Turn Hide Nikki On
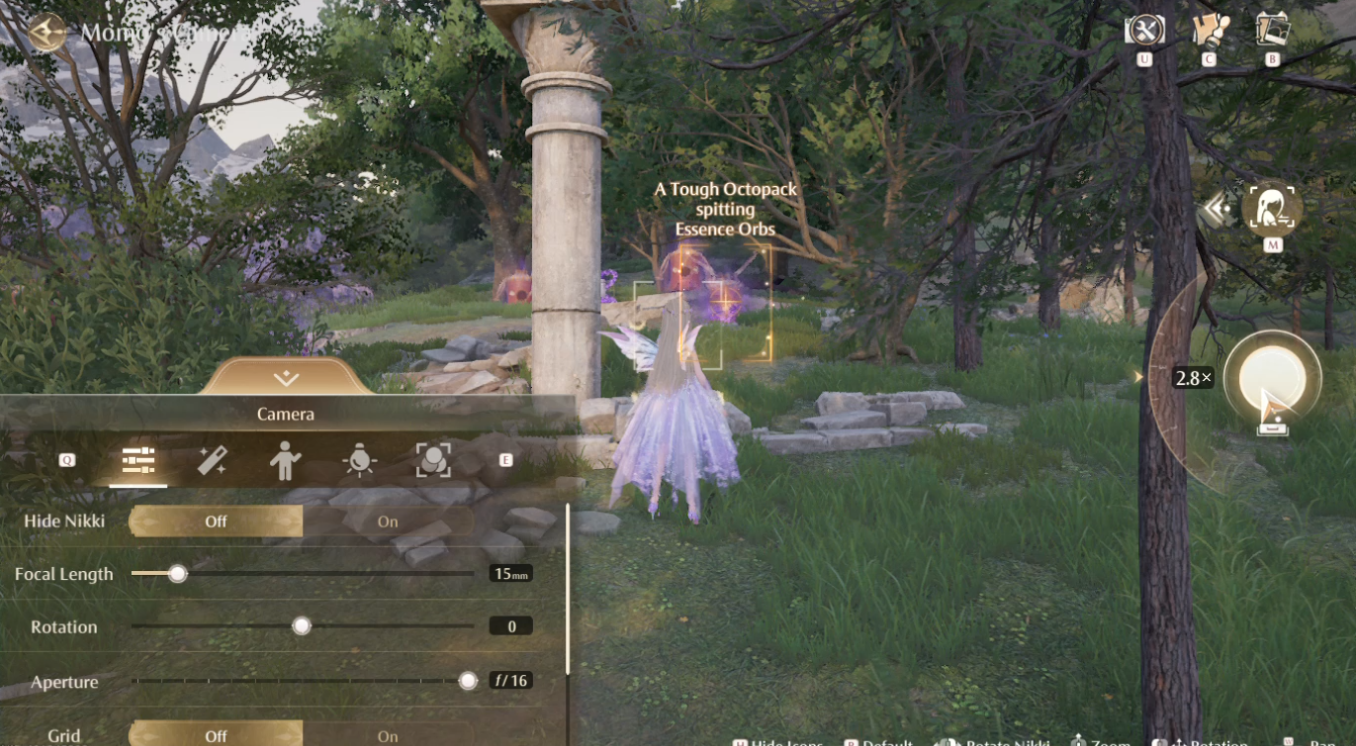The width and height of the screenshot is (1356, 746). point(387,521)
